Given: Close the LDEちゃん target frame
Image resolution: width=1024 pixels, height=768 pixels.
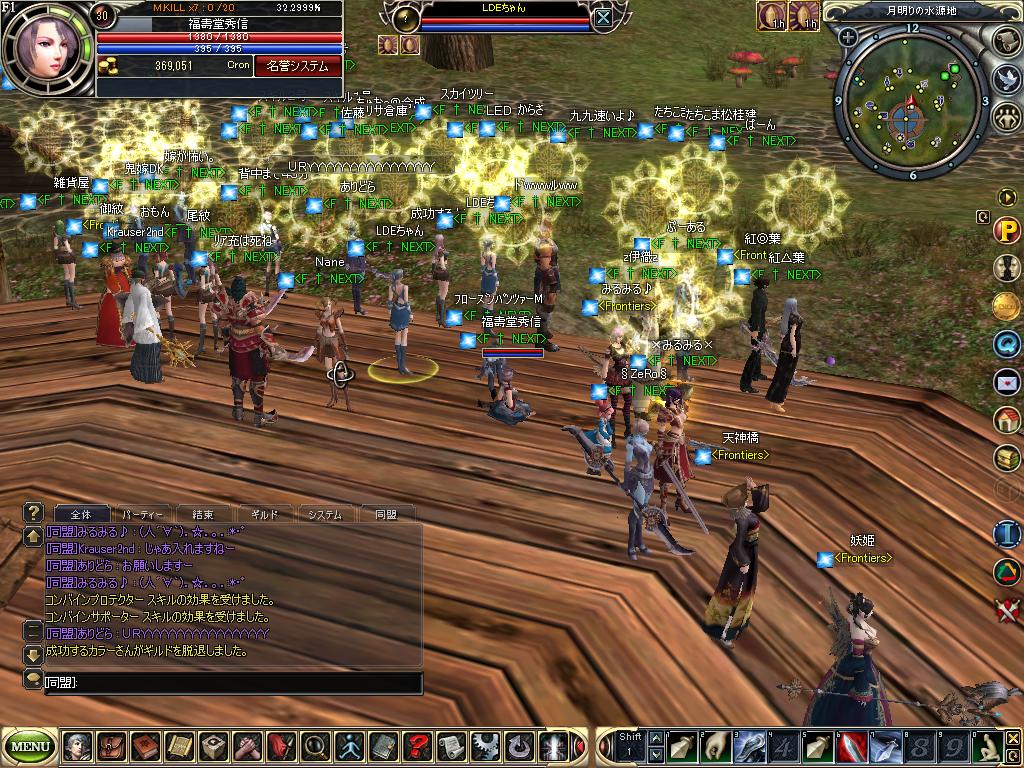Looking at the screenshot, I should pos(602,17).
